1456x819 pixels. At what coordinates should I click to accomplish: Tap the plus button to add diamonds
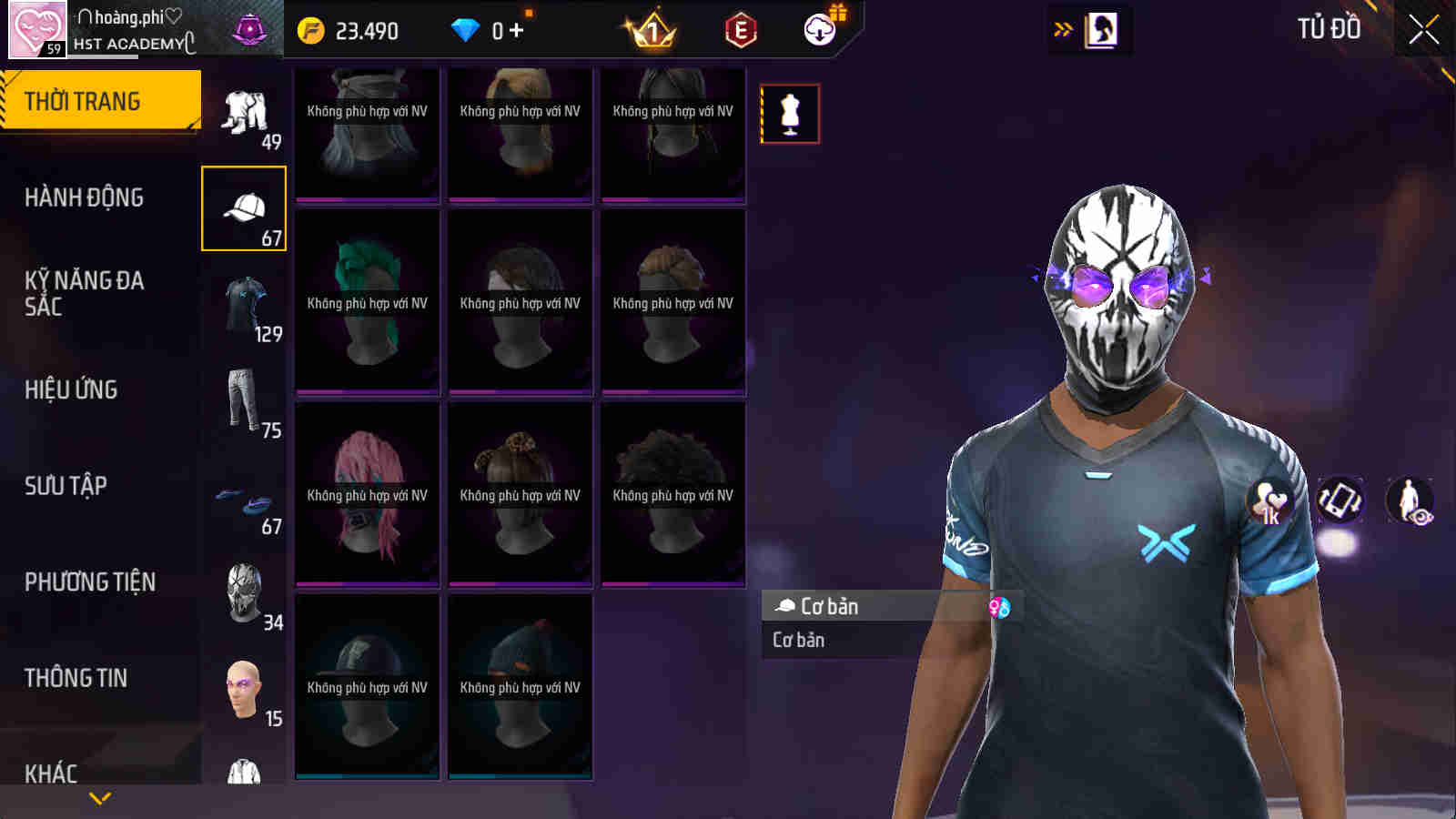click(x=516, y=29)
